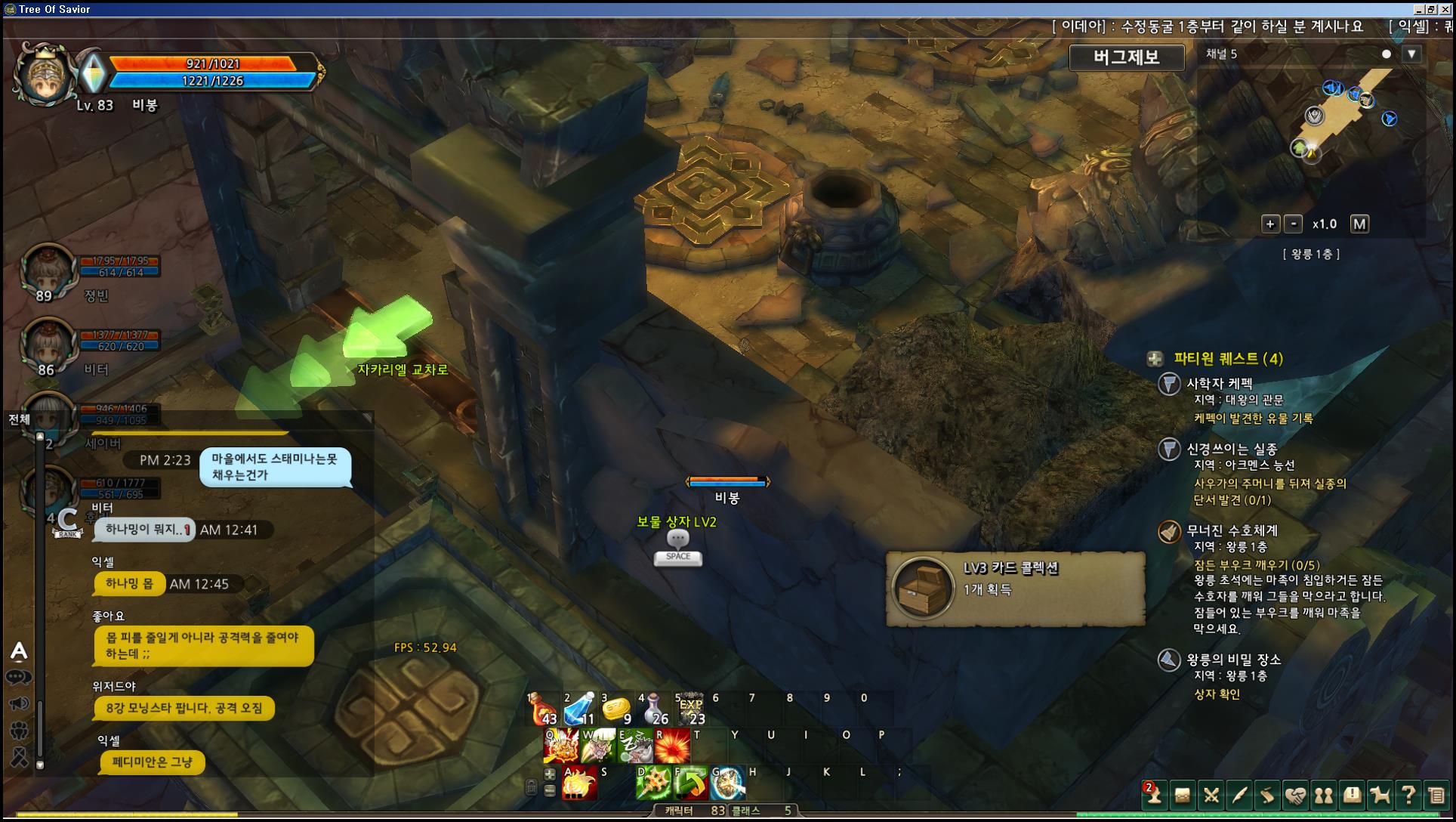Select the 무너진 수호체계 quest entry
Viewport: 1456px width, 822px height.
click(1232, 530)
